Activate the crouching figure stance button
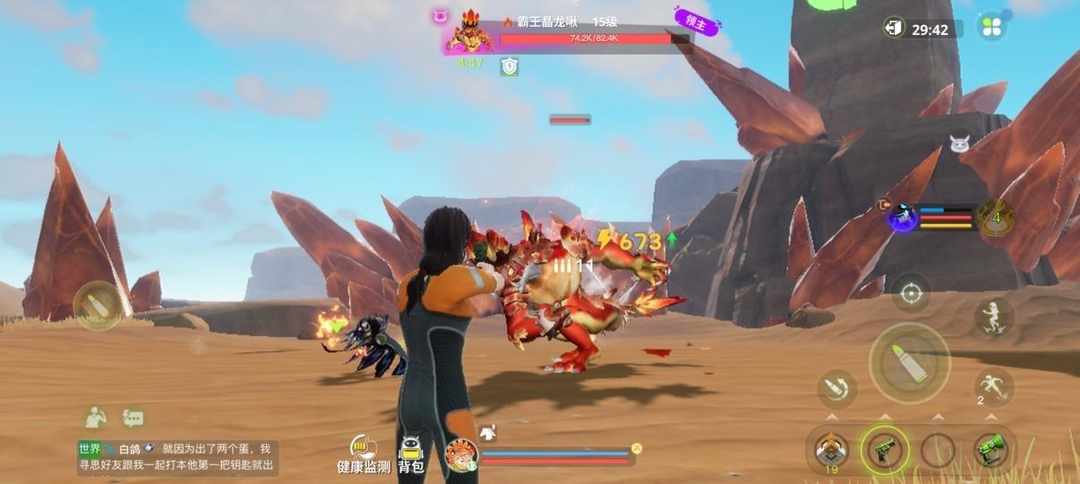 [993, 318]
